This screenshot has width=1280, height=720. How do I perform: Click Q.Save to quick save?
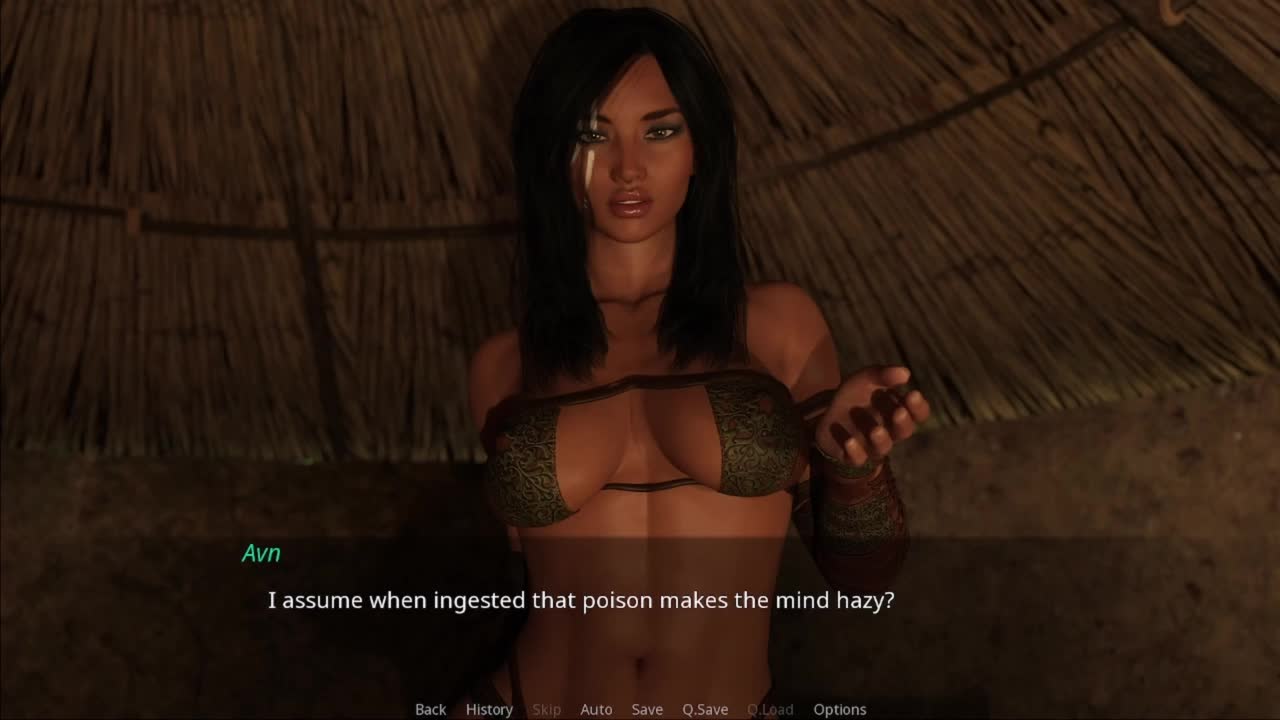click(x=705, y=709)
